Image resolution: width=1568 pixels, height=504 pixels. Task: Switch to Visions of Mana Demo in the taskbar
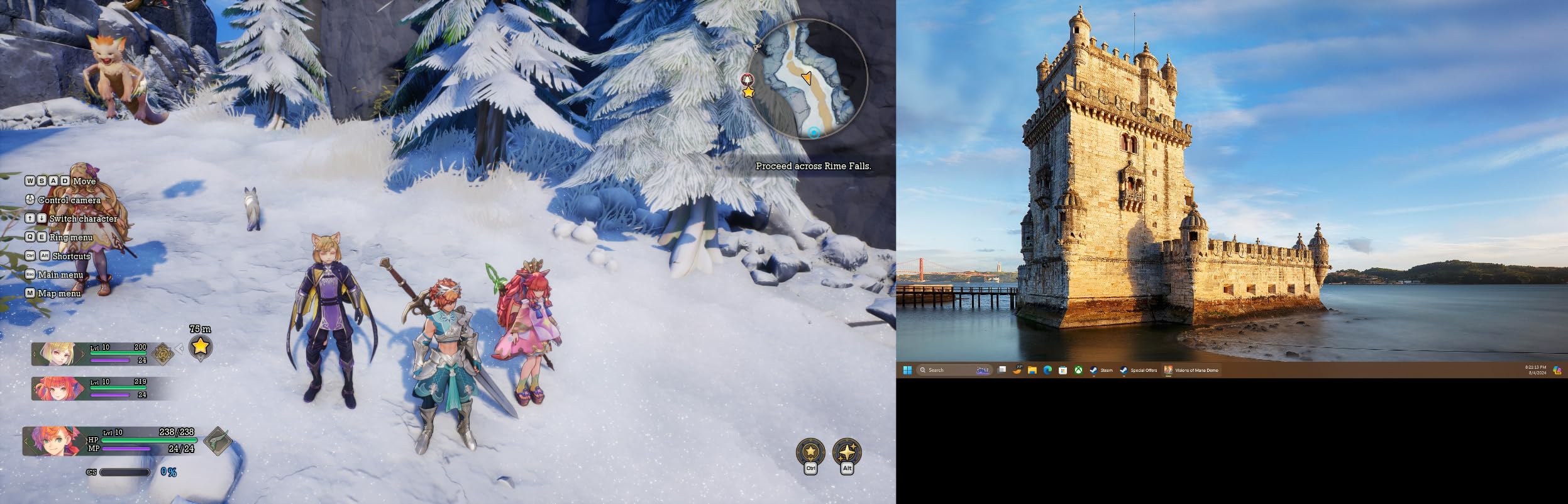click(1191, 370)
